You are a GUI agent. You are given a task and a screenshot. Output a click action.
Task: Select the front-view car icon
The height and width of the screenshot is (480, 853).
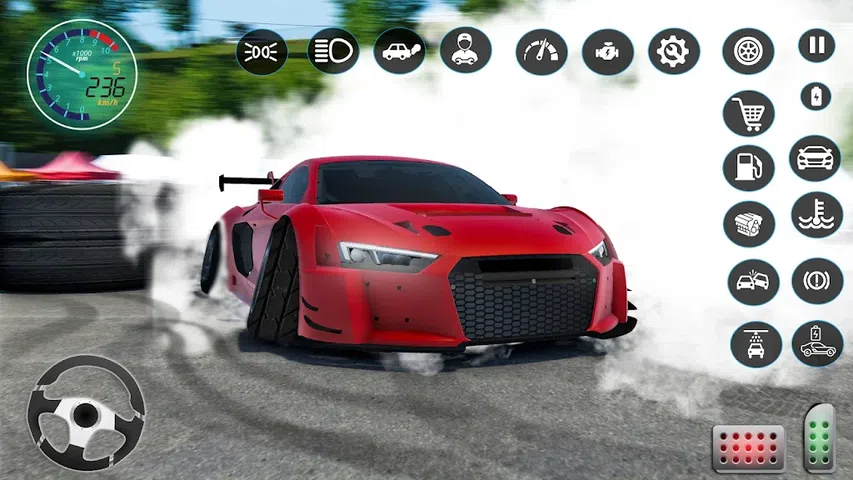pos(815,158)
